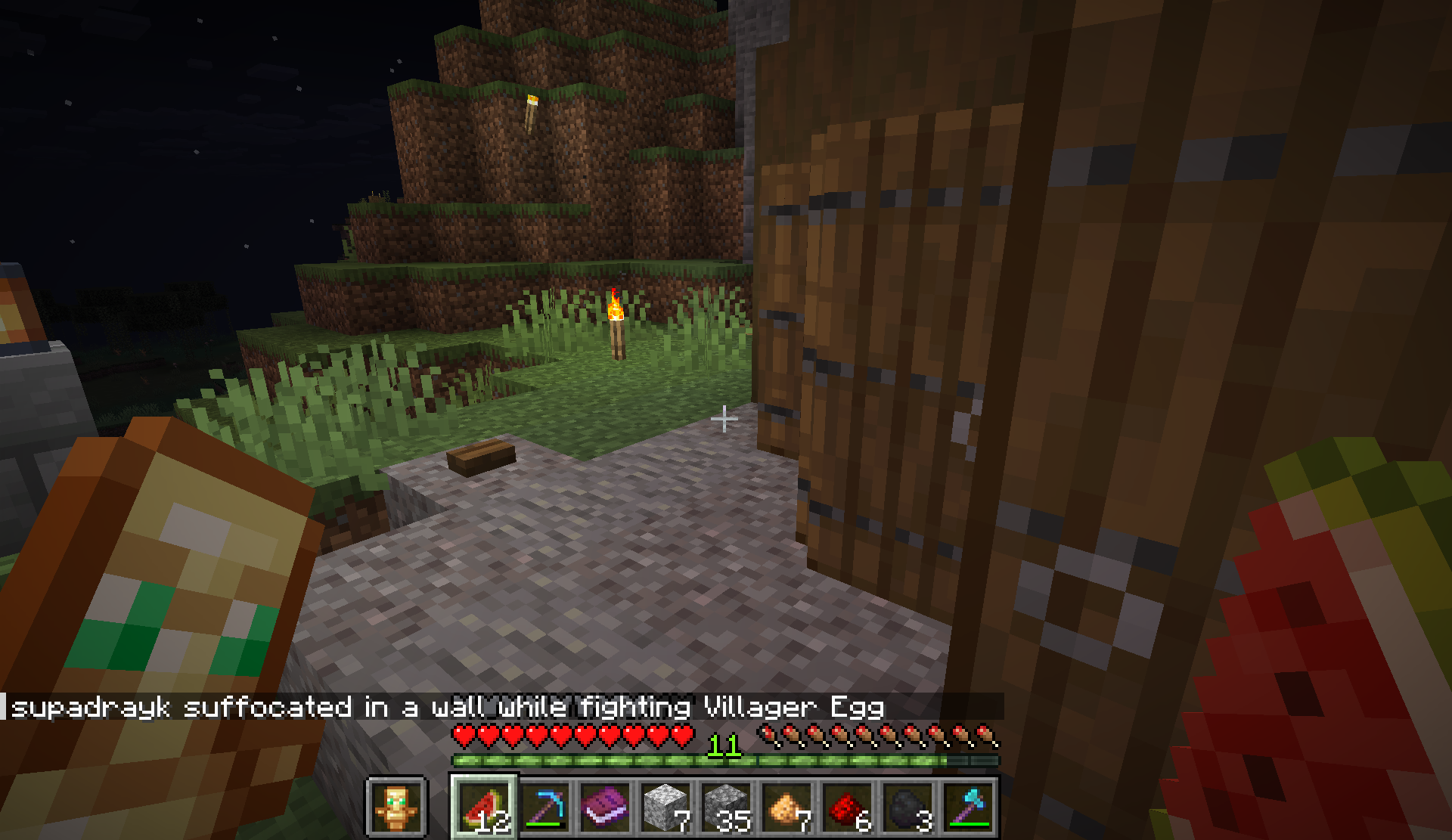1452x840 pixels.
Task: Select the Totem of Undying offhand slot
Action: (x=397, y=807)
